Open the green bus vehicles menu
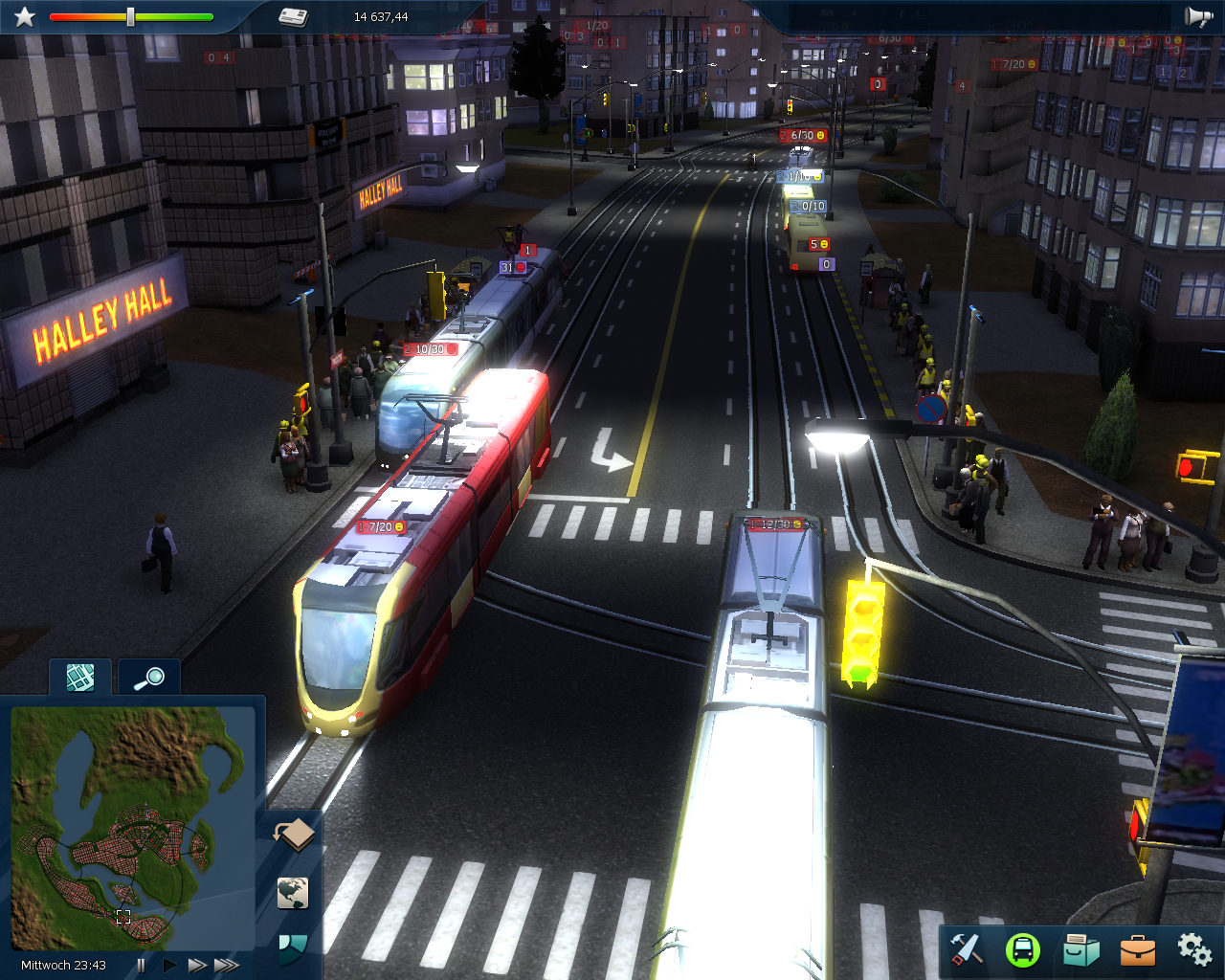1225x980 pixels. pos(1023,949)
